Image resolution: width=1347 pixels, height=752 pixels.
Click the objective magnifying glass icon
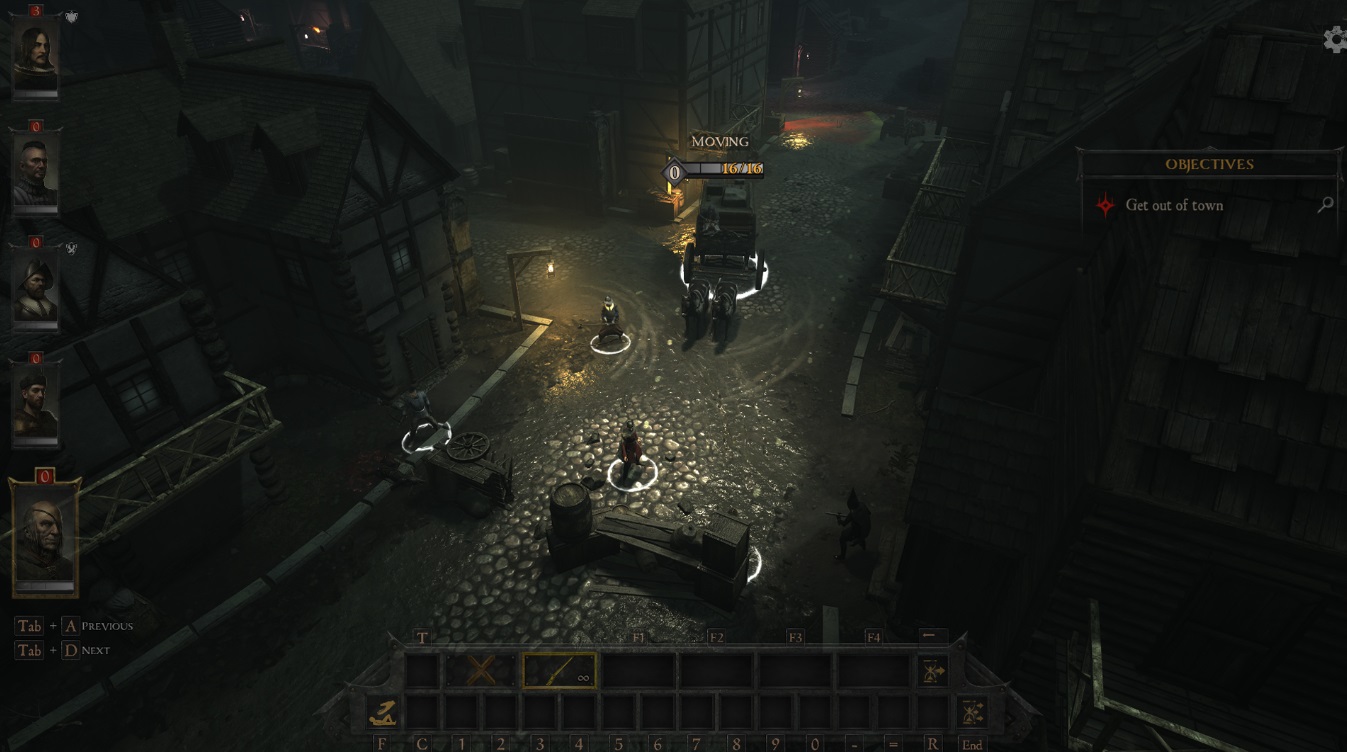(1325, 205)
